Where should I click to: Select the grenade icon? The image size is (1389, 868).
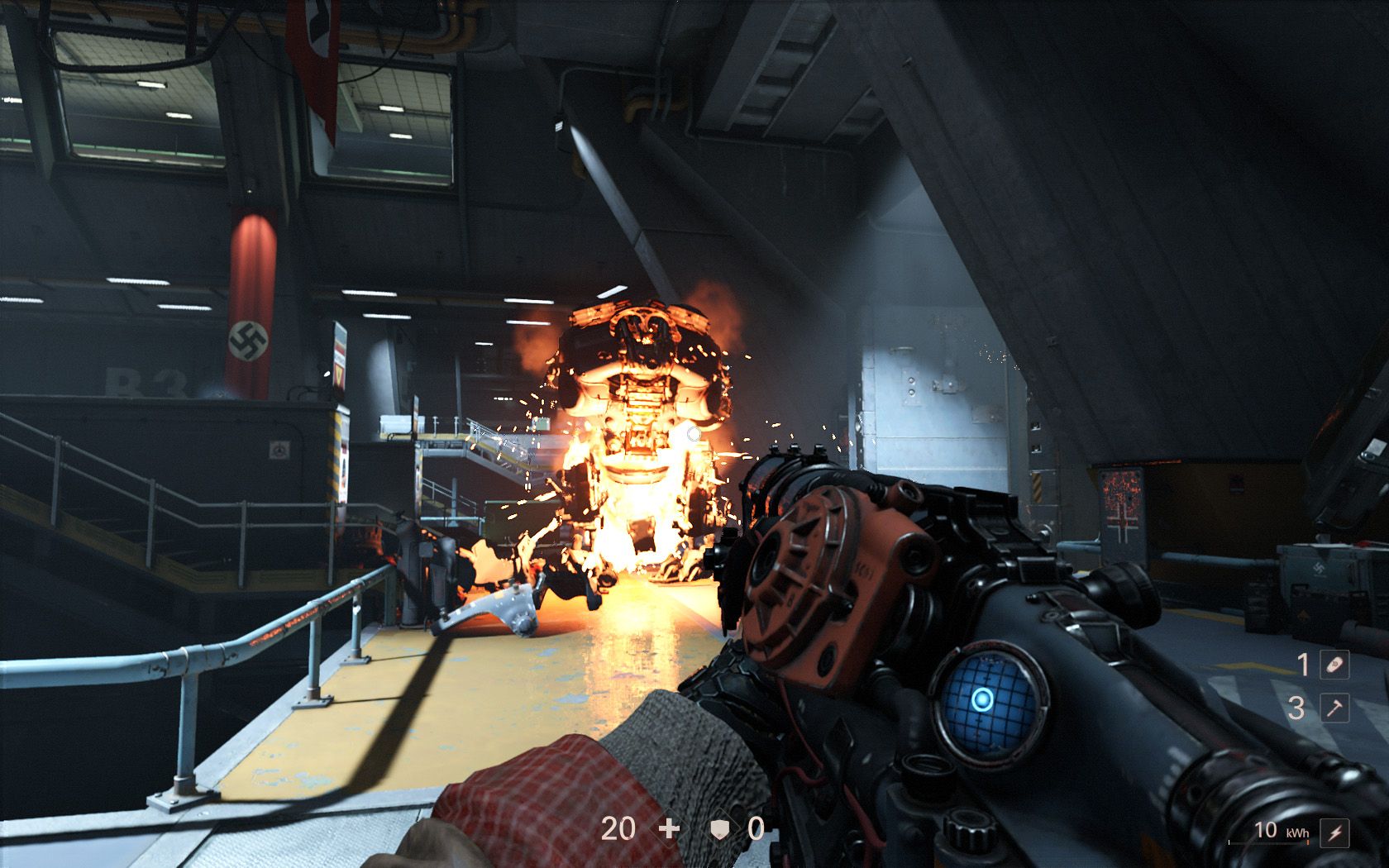point(1334,665)
